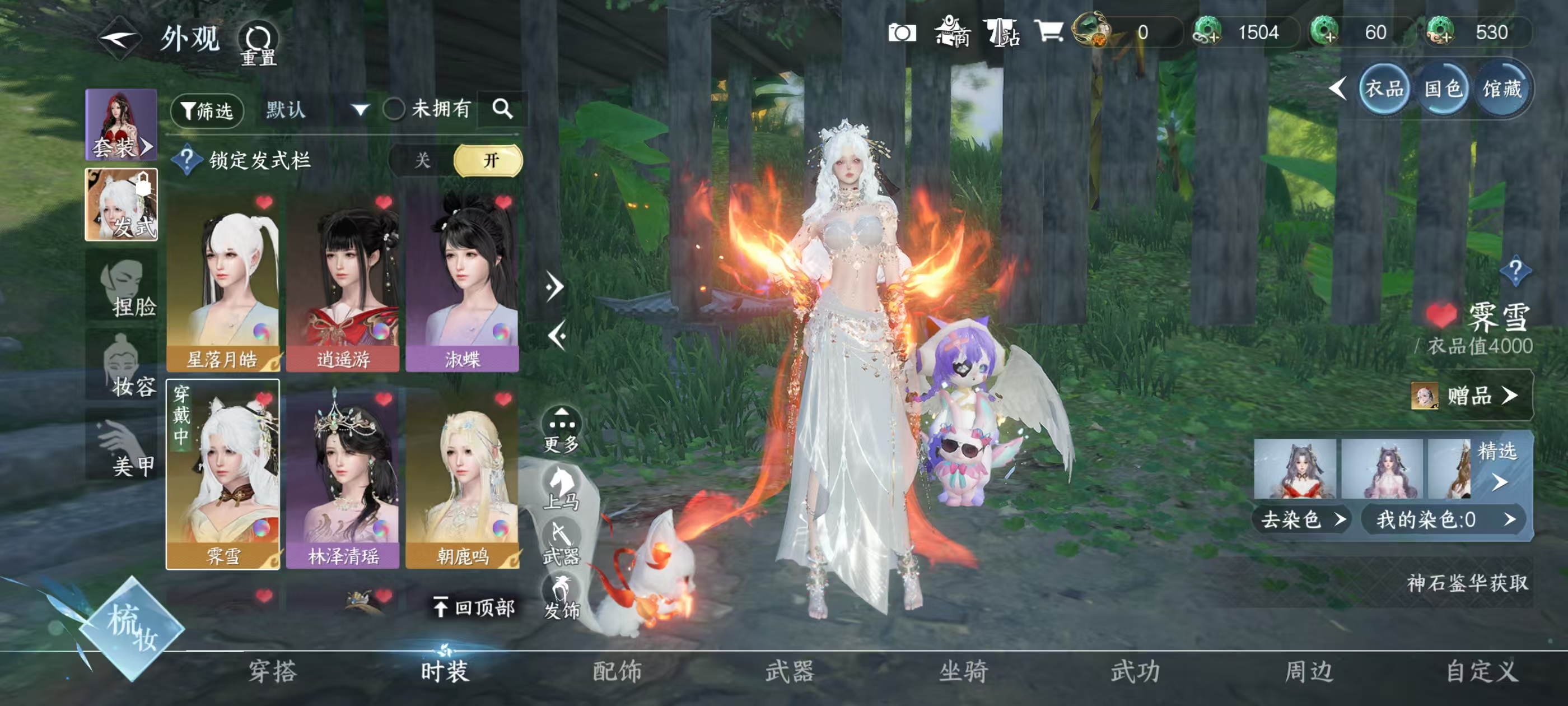Go back using the arrow beside 外观

point(120,40)
